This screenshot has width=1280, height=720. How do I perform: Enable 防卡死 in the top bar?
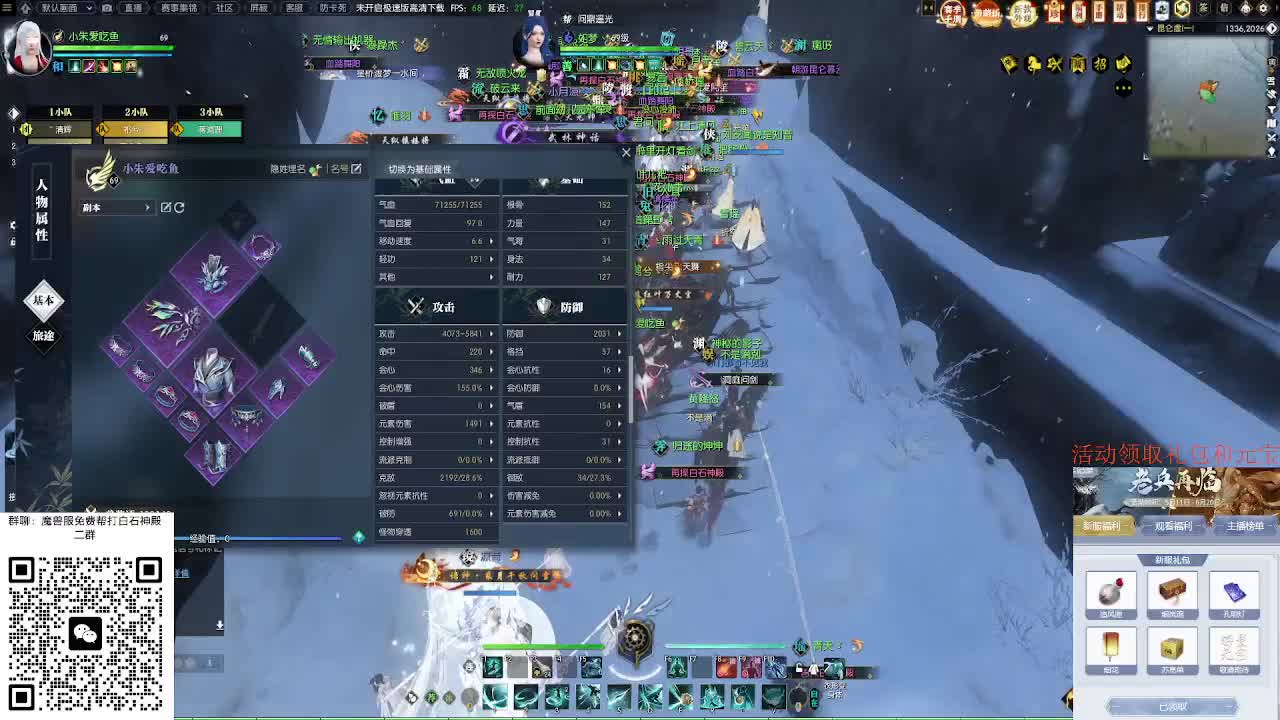(333, 9)
